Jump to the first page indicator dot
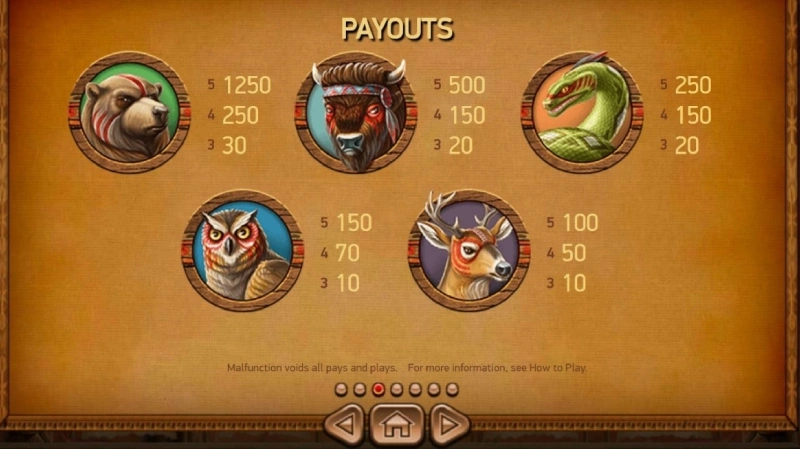 (x=341, y=388)
